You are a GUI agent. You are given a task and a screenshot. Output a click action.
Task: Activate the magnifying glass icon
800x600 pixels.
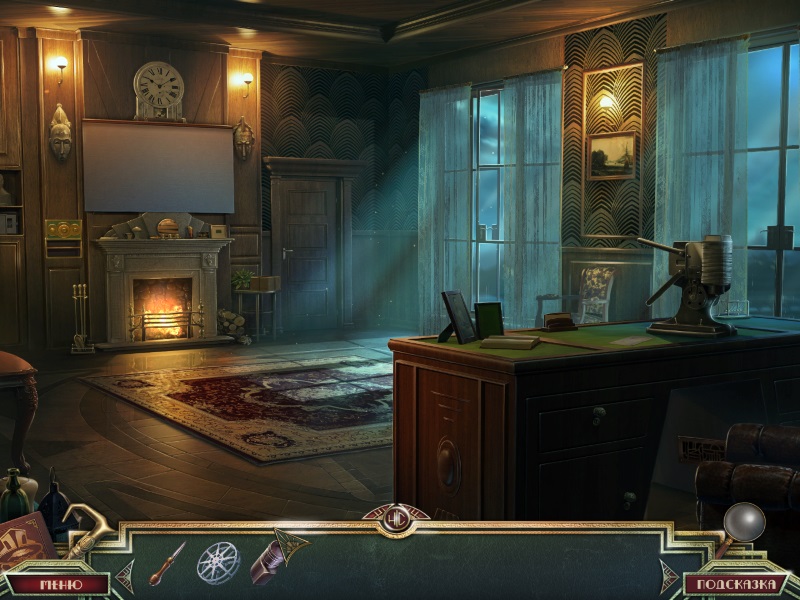pos(742,525)
